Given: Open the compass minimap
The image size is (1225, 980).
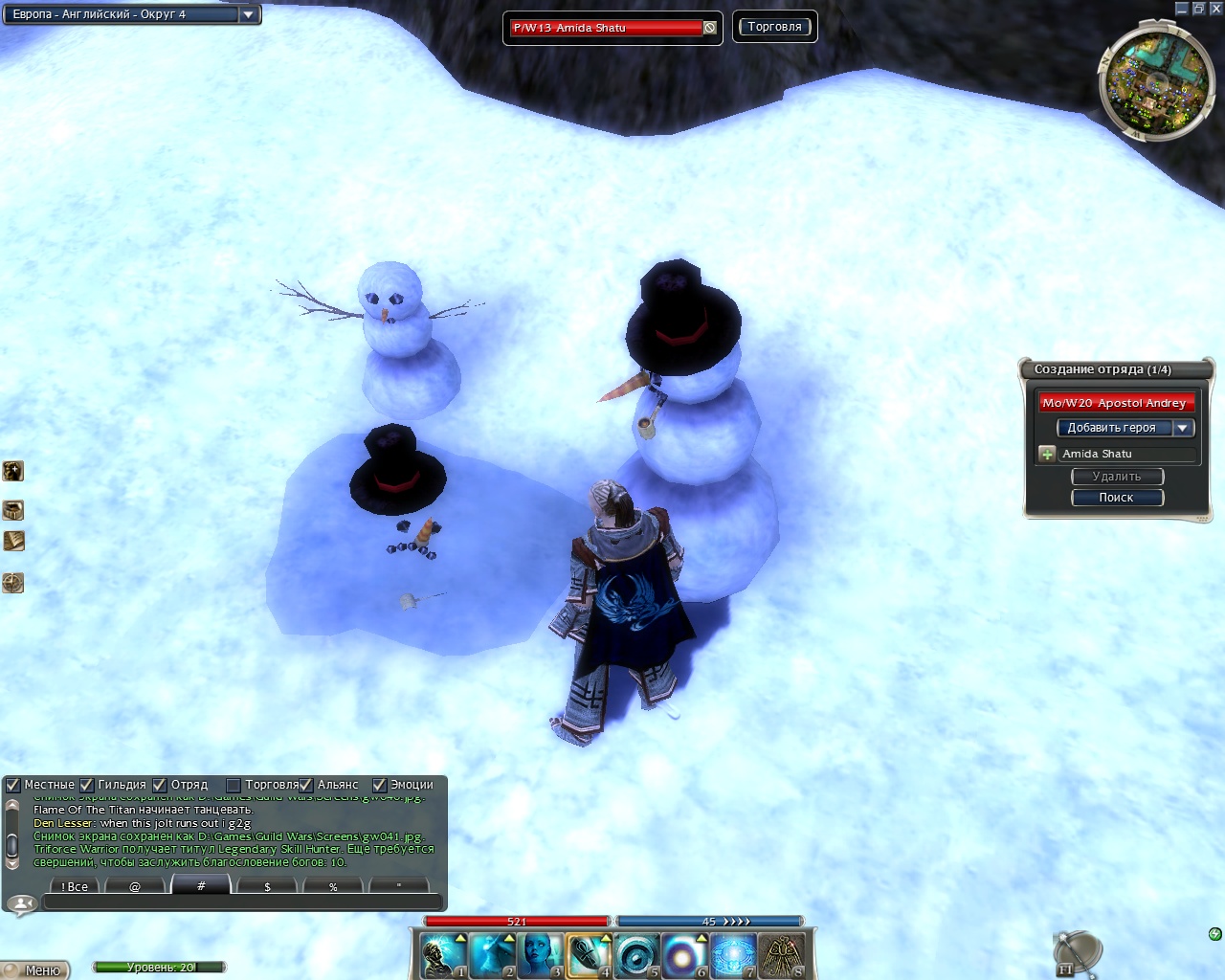Looking at the screenshot, I should click(x=1156, y=82).
